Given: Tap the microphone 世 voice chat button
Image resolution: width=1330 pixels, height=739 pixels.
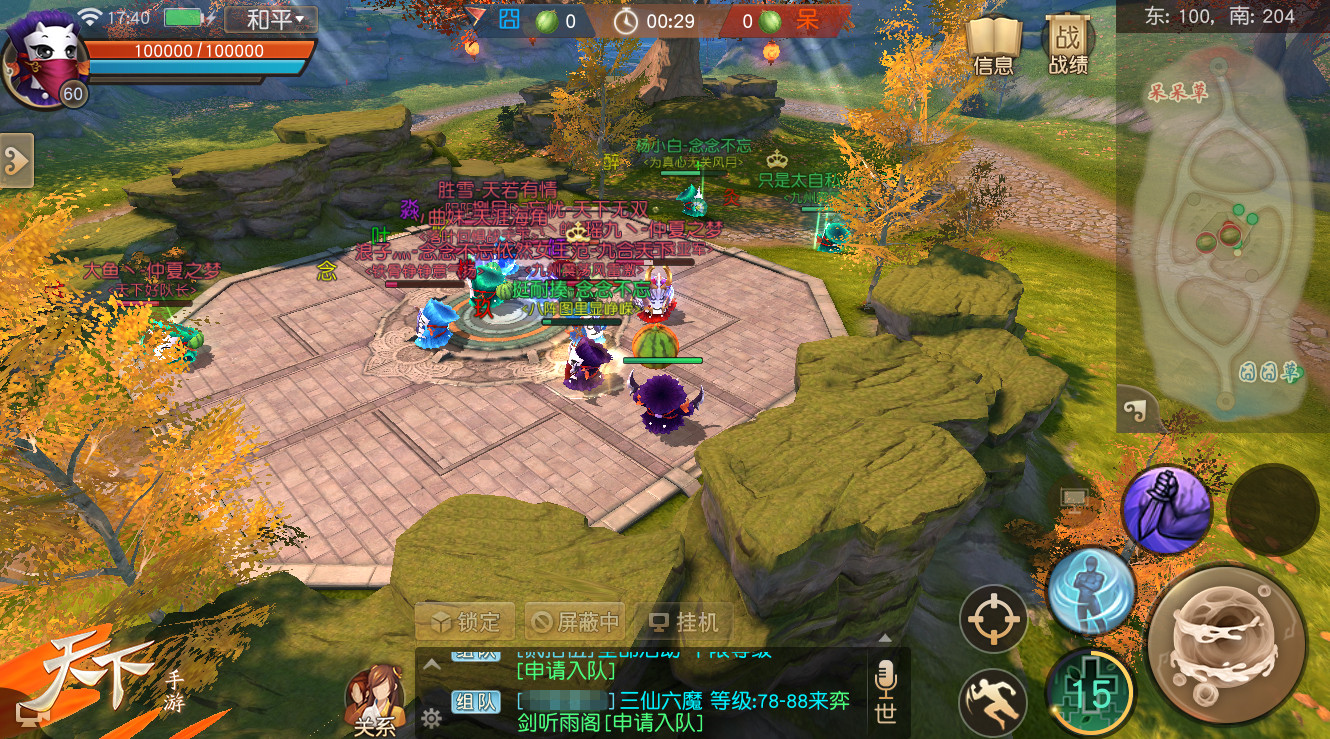Looking at the screenshot, I should click(x=885, y=692).
